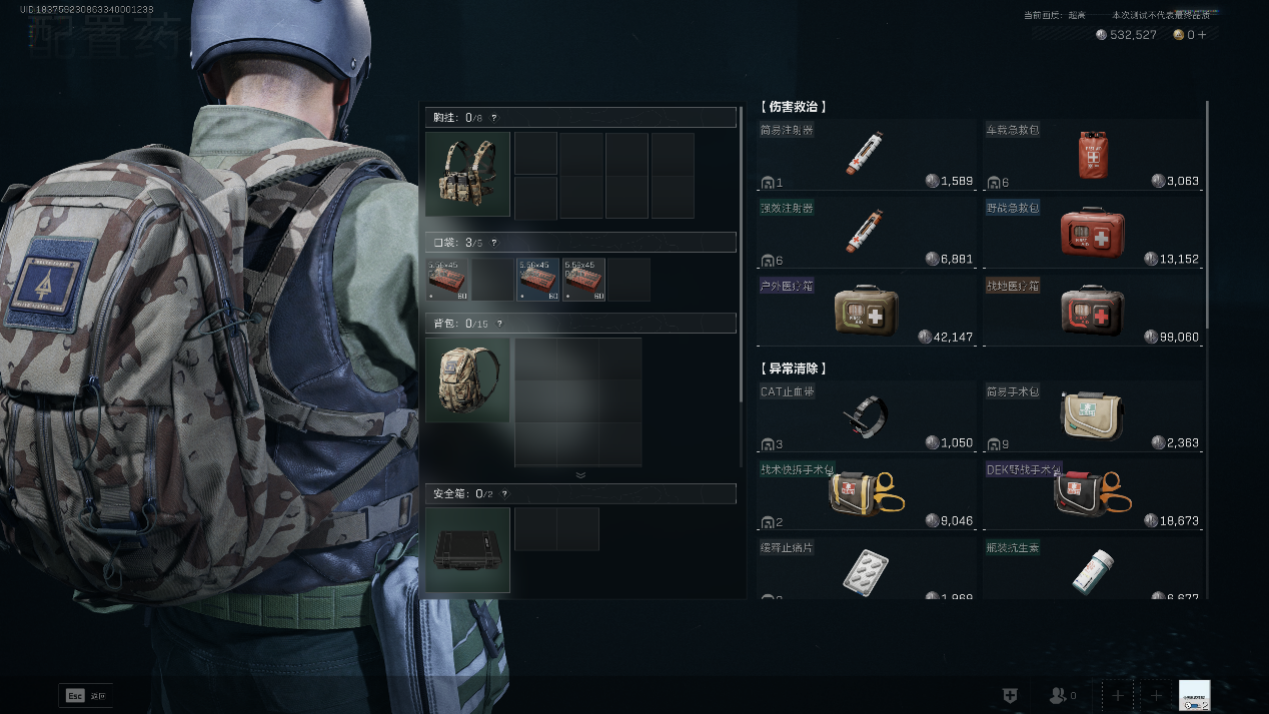Select the 战地医疗箱 priced 99,060
The image size is (1269, 714).
(x=1092, y=310)
